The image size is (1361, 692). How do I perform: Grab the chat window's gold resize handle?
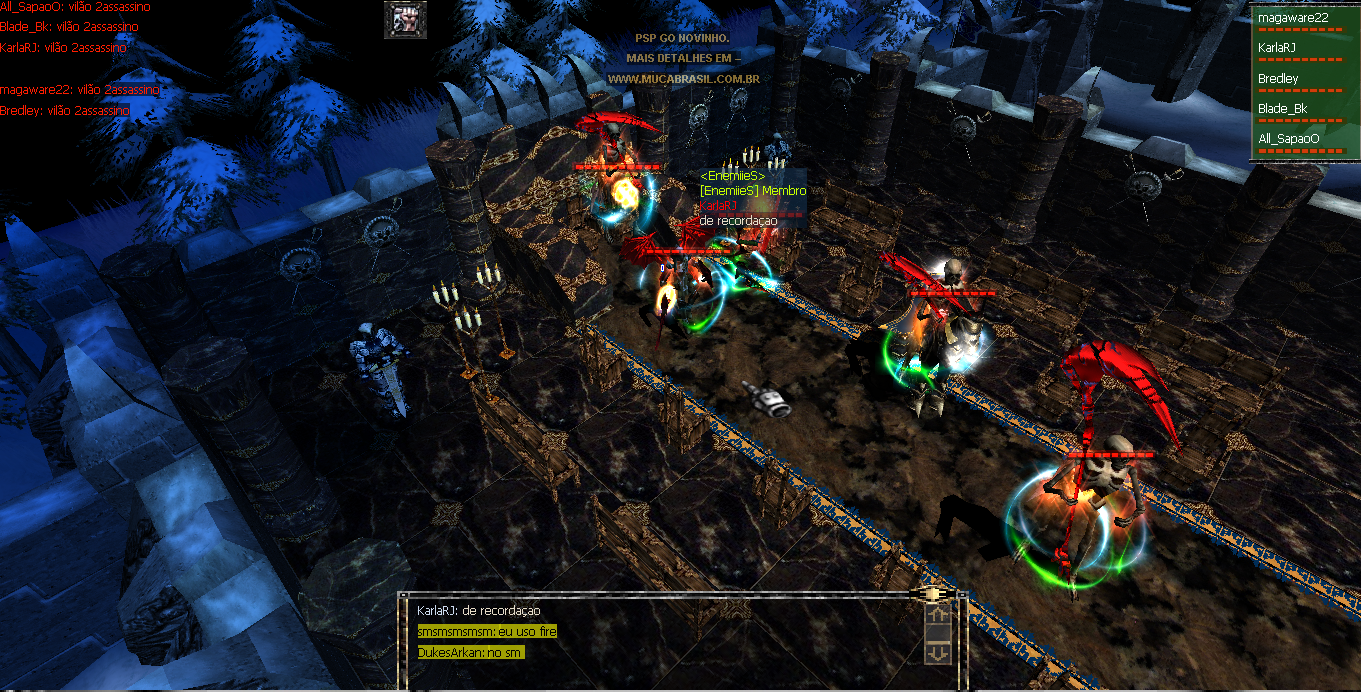pos(934,594)
